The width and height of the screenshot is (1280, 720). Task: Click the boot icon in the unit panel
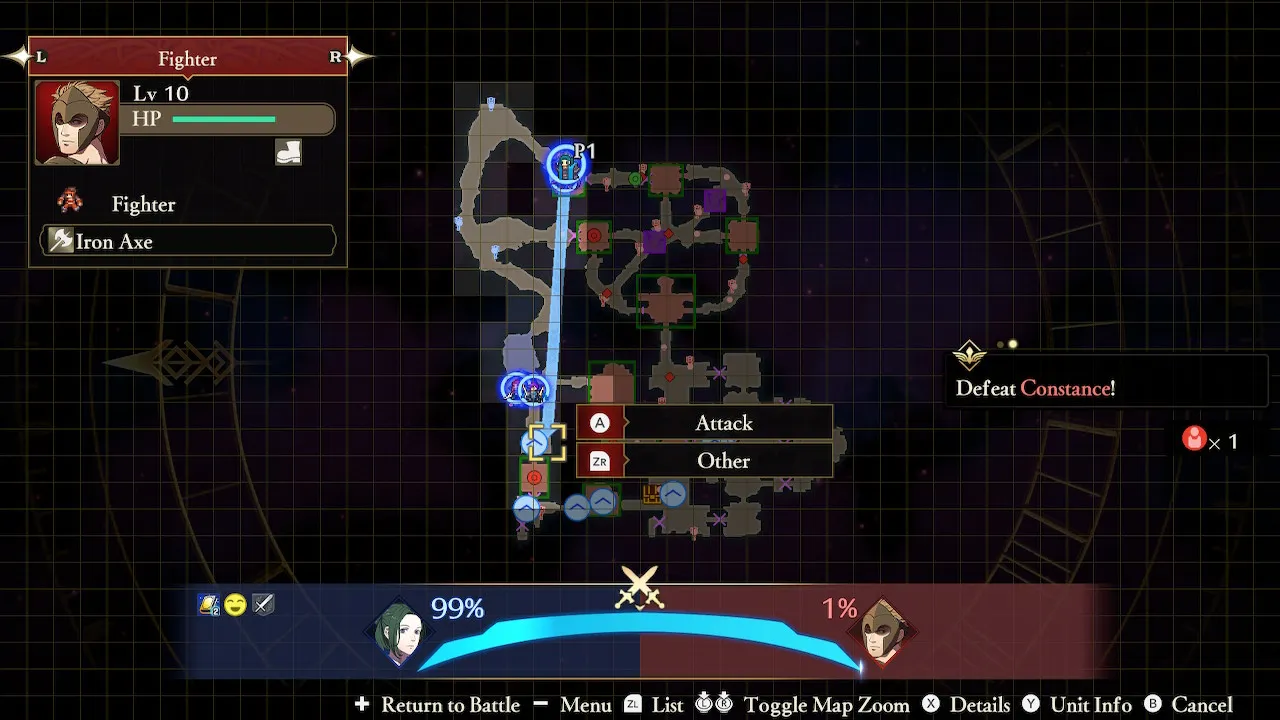[288, 152]
